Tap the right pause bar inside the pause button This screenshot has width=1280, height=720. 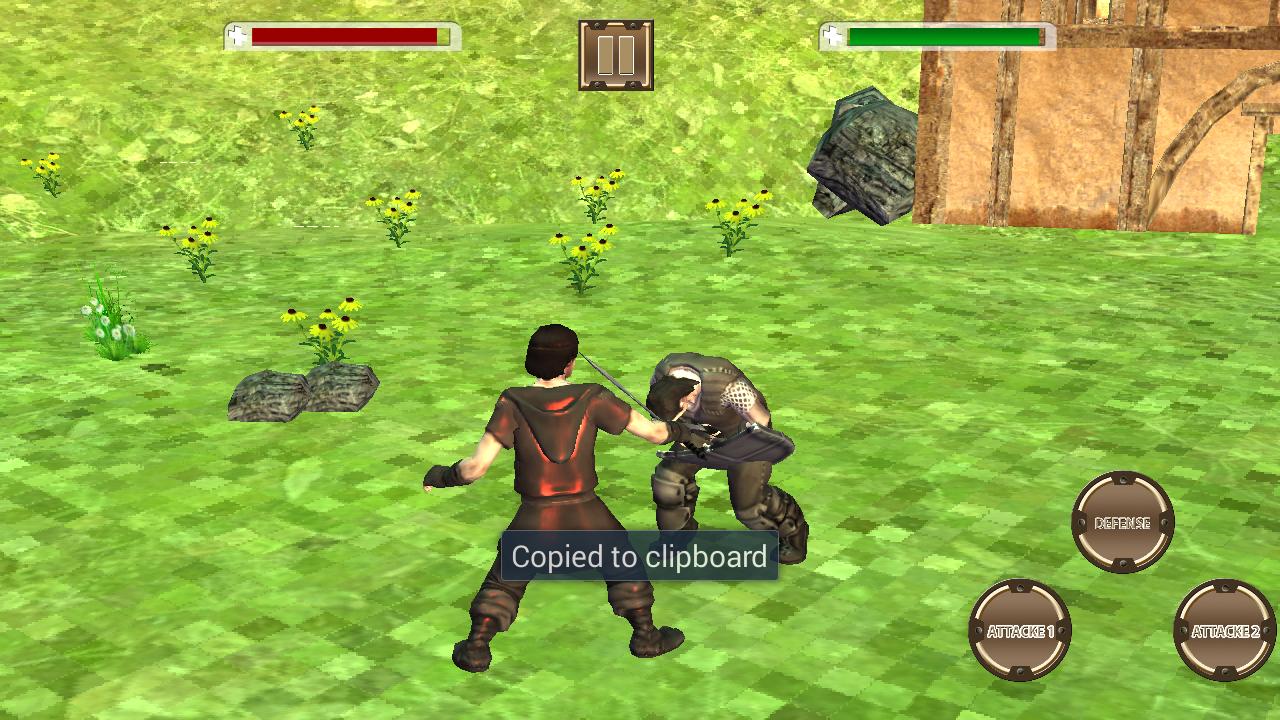(626, 55)
